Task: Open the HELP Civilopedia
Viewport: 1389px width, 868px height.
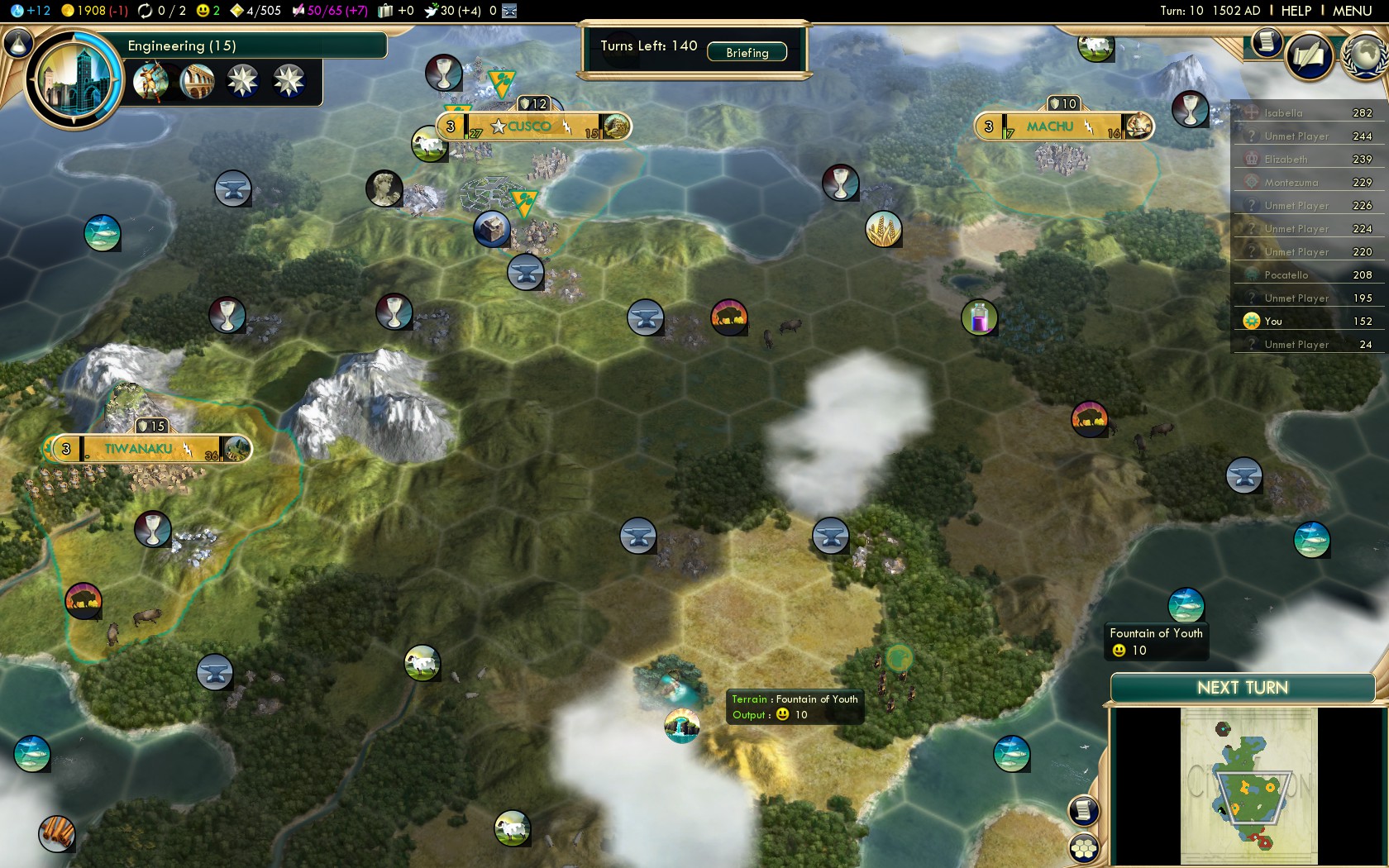Action: point(1296,11)
